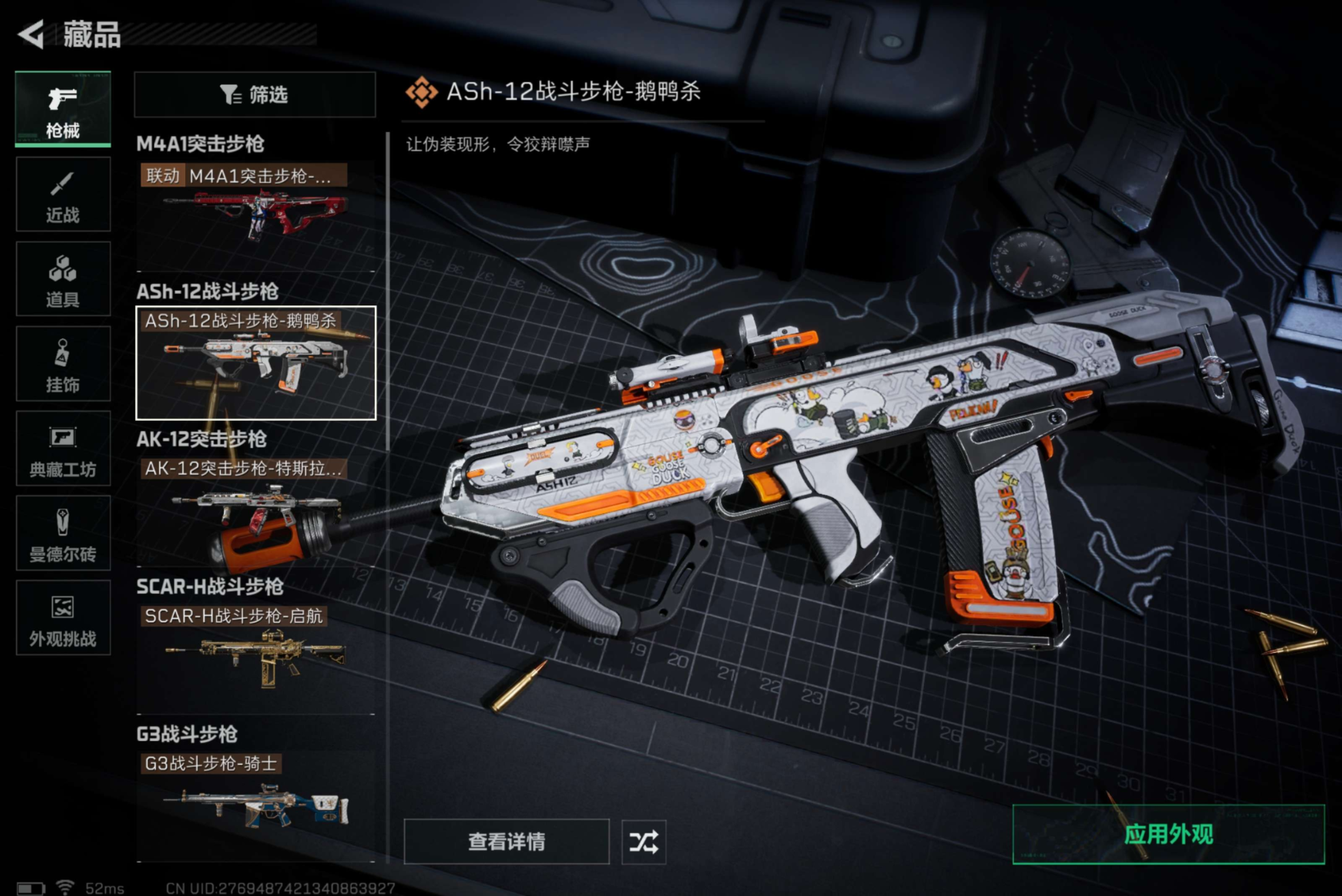Image resolution: width=1342 pixels, height=896 pixels.
Task: Open the 典藏工坊 workshop tab
Action: click(63, 449)
